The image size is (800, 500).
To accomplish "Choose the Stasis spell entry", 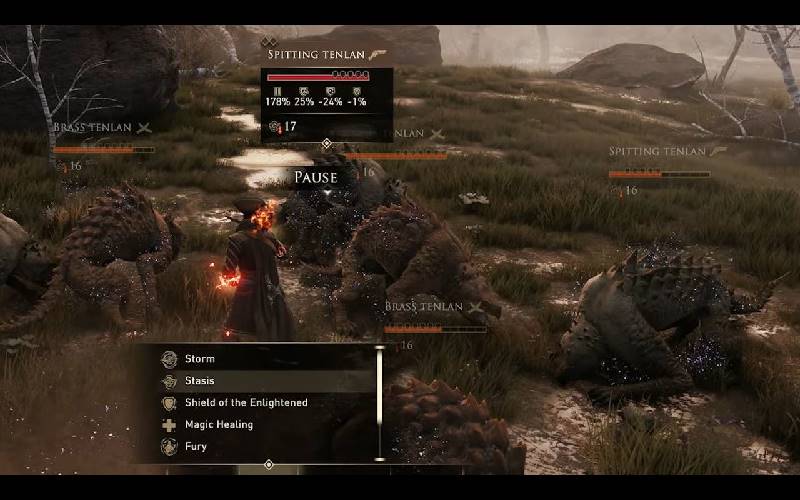I will [200, 381].
